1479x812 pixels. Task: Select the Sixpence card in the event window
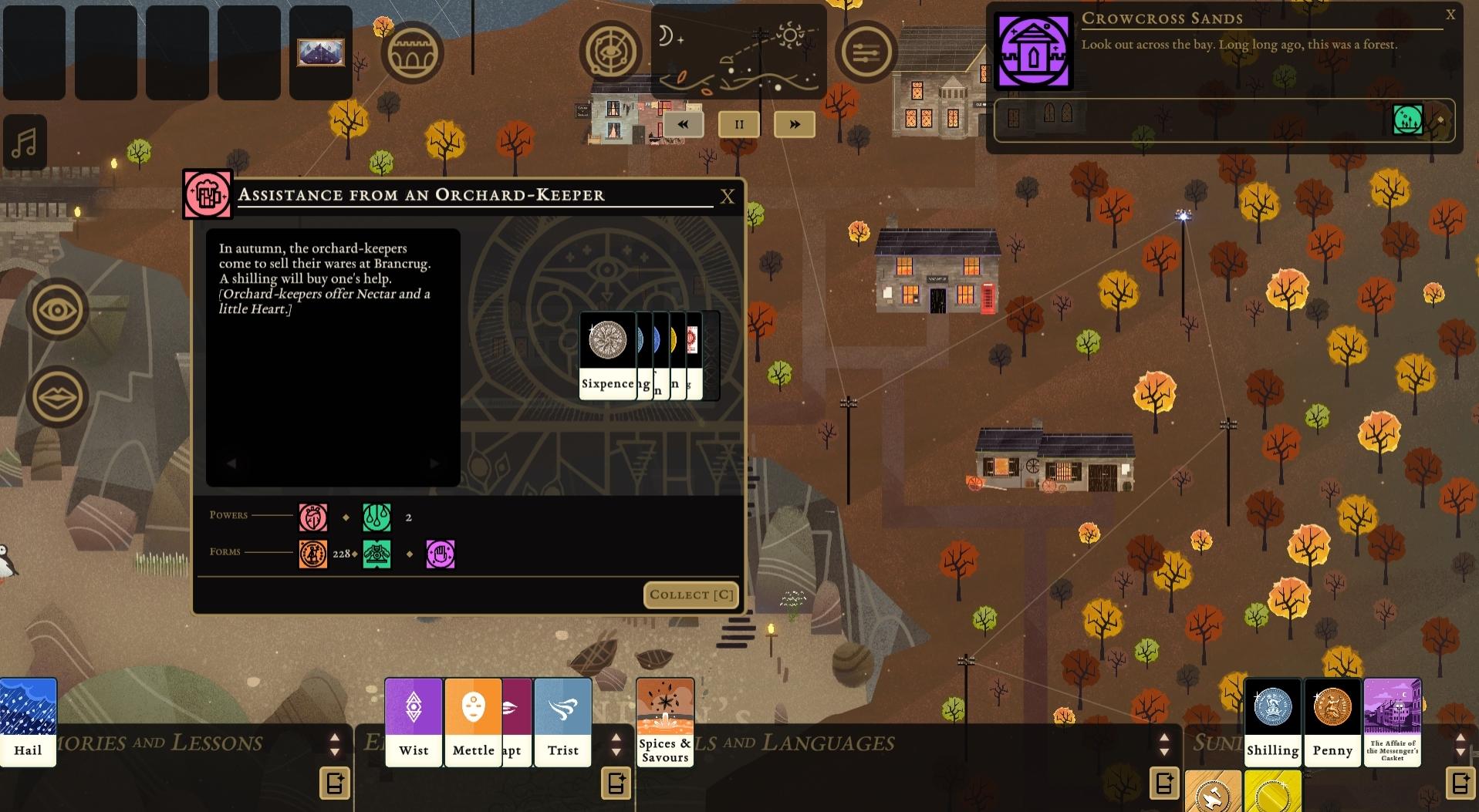tap(609, 347)
